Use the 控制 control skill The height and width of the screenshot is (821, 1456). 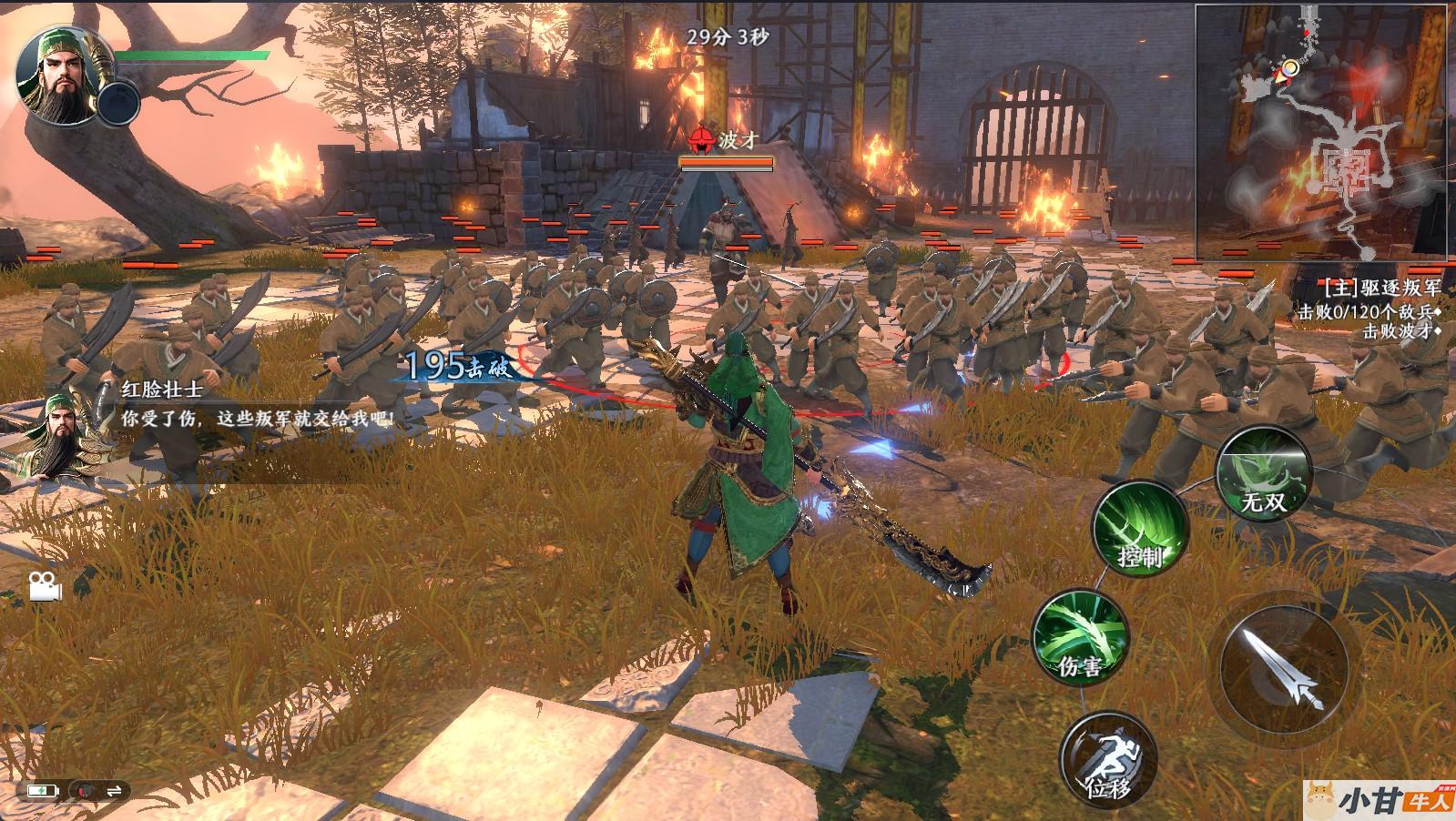pyautogui.click(x=1140, y=528)
